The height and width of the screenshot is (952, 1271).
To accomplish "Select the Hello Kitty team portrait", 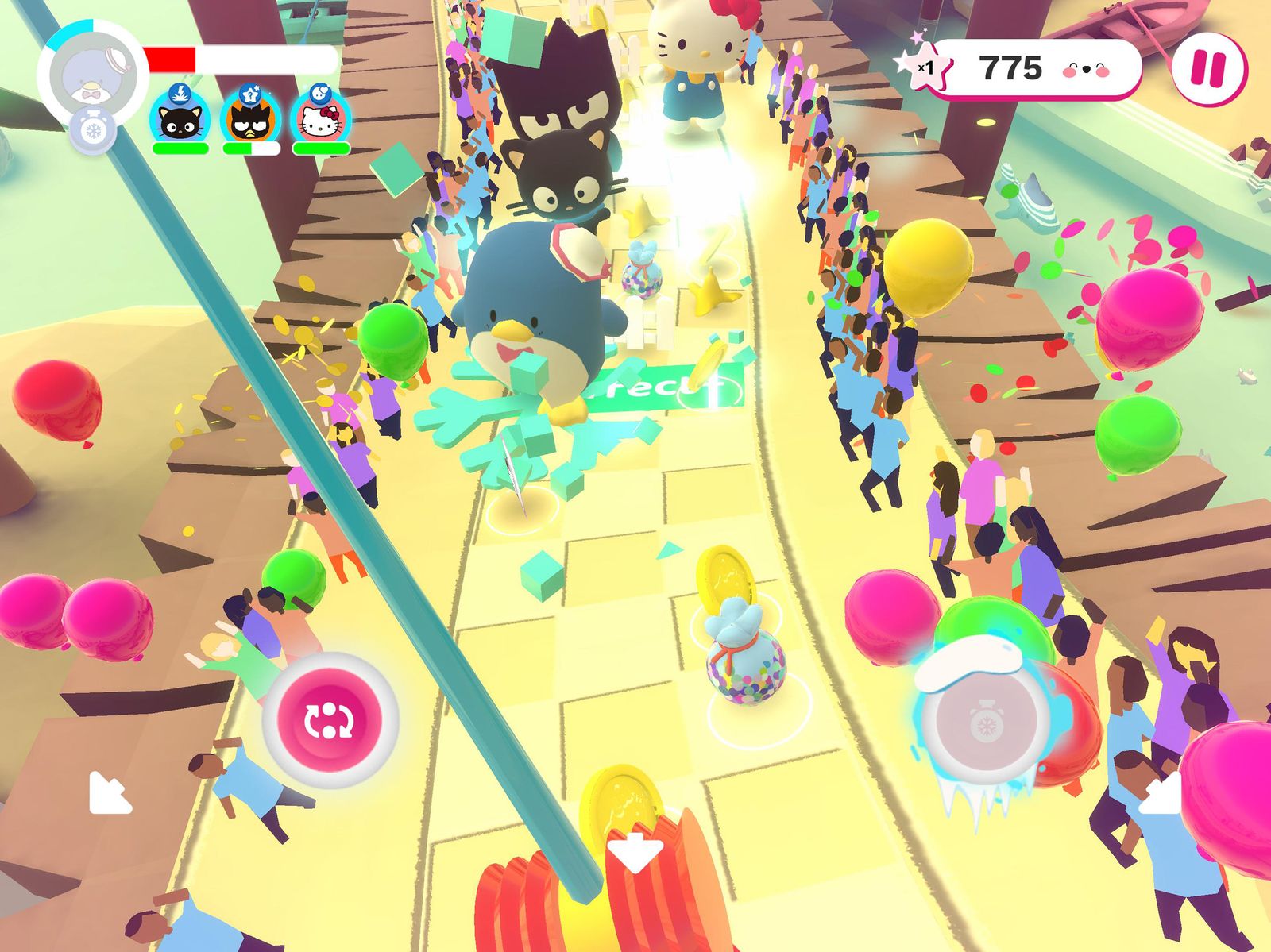I will coord(321,121).
